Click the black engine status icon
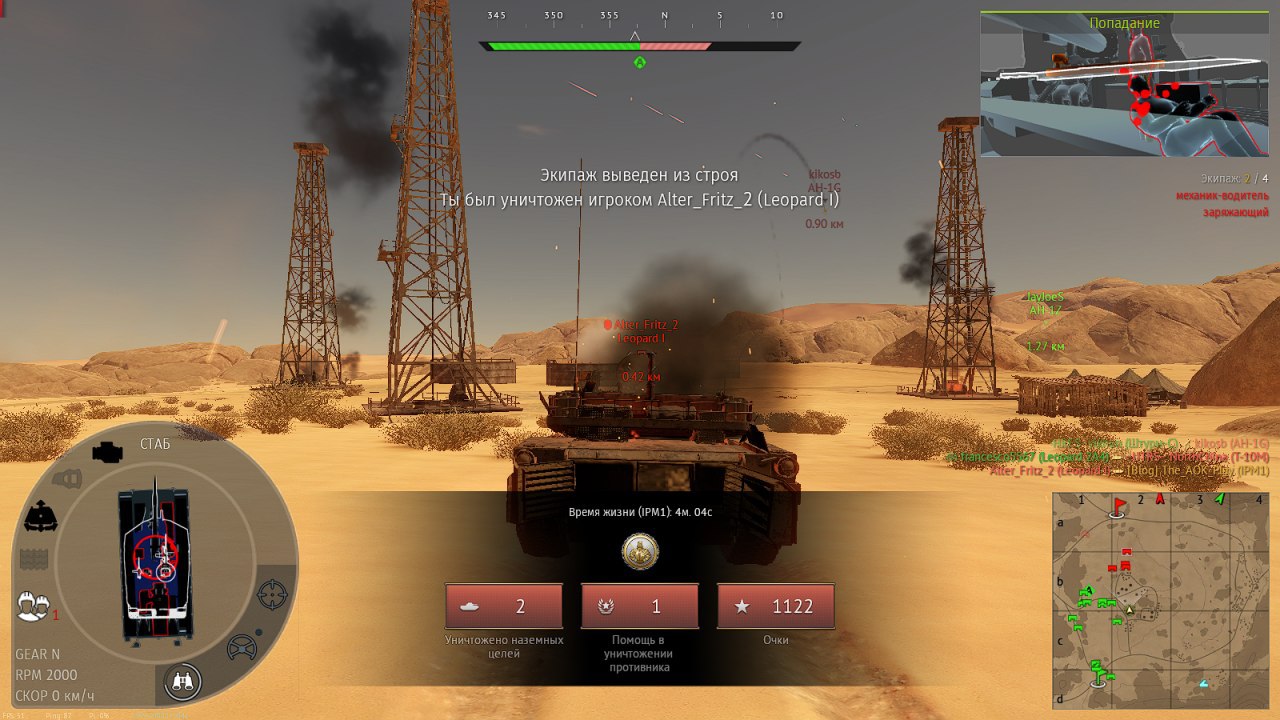 (106, 452)
